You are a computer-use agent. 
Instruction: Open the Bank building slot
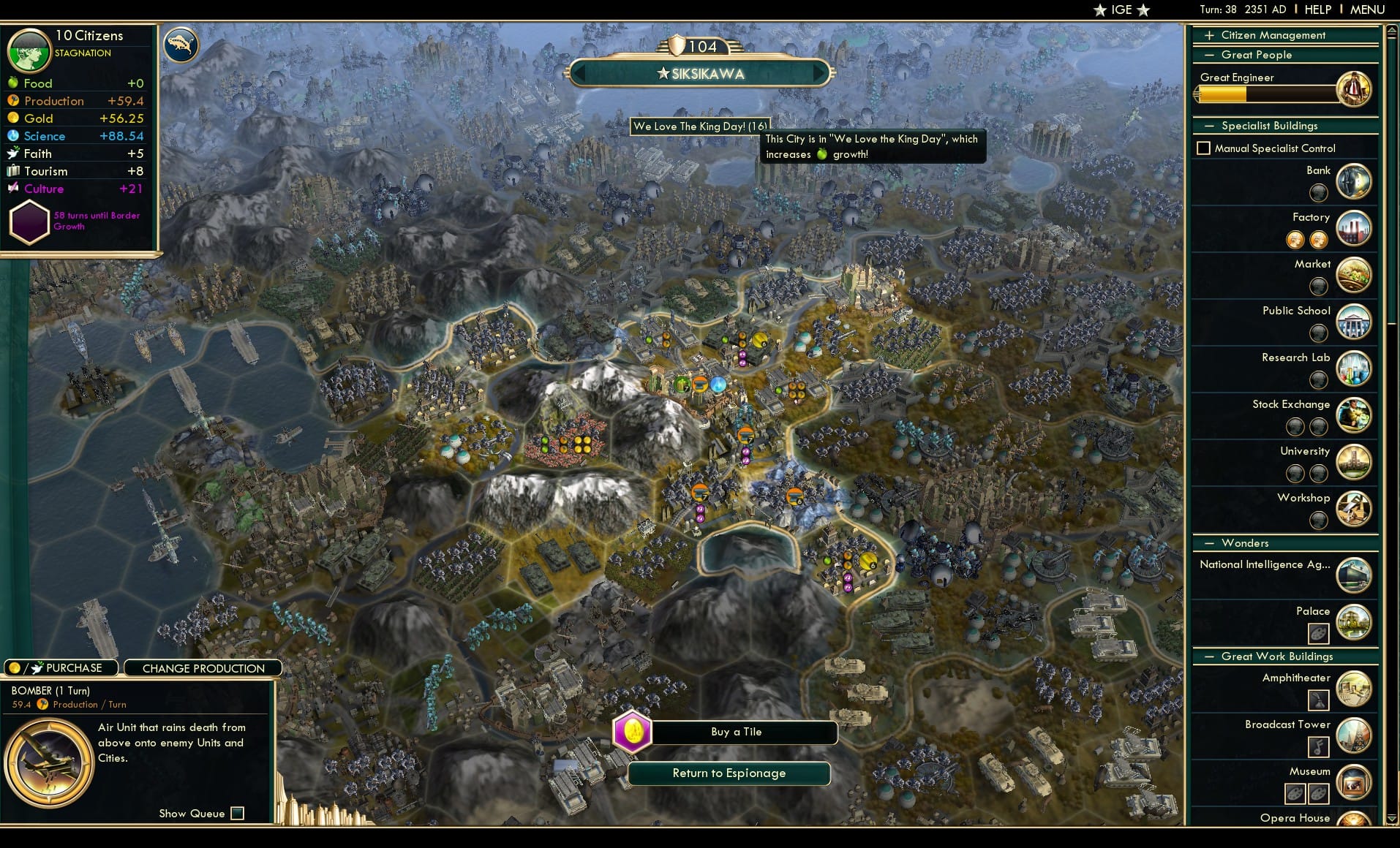click(x=1353, y=181)
